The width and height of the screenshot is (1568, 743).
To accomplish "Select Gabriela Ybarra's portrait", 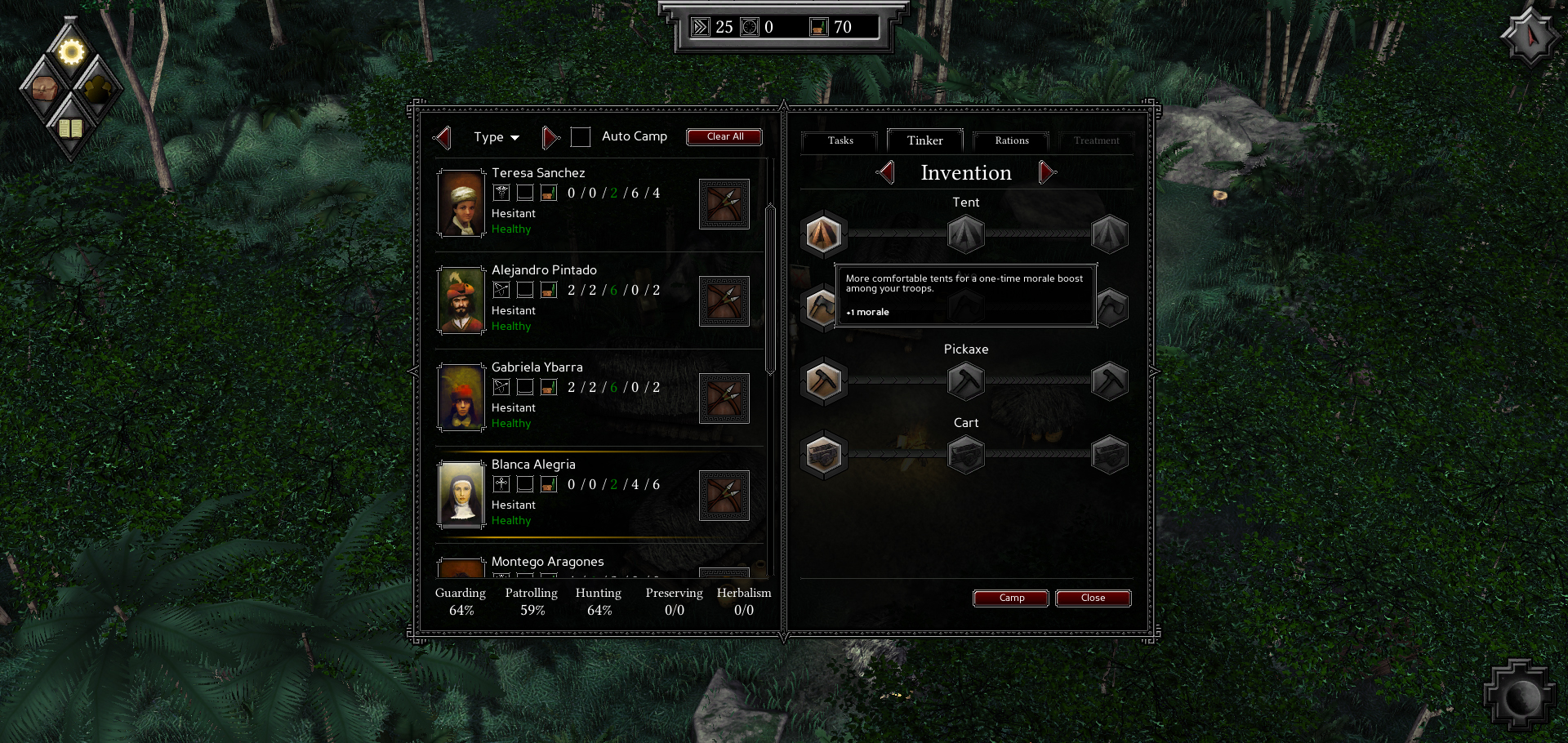I will (461, 398).
